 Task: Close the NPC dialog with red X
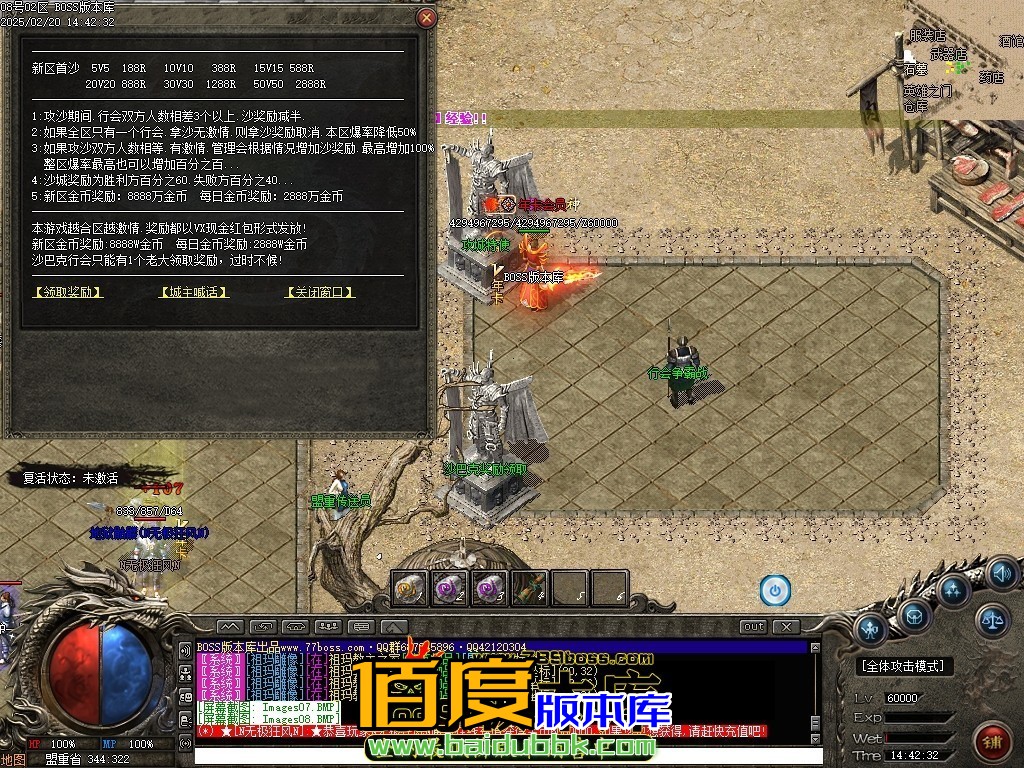pyautogui.click(x=427, y=18)
